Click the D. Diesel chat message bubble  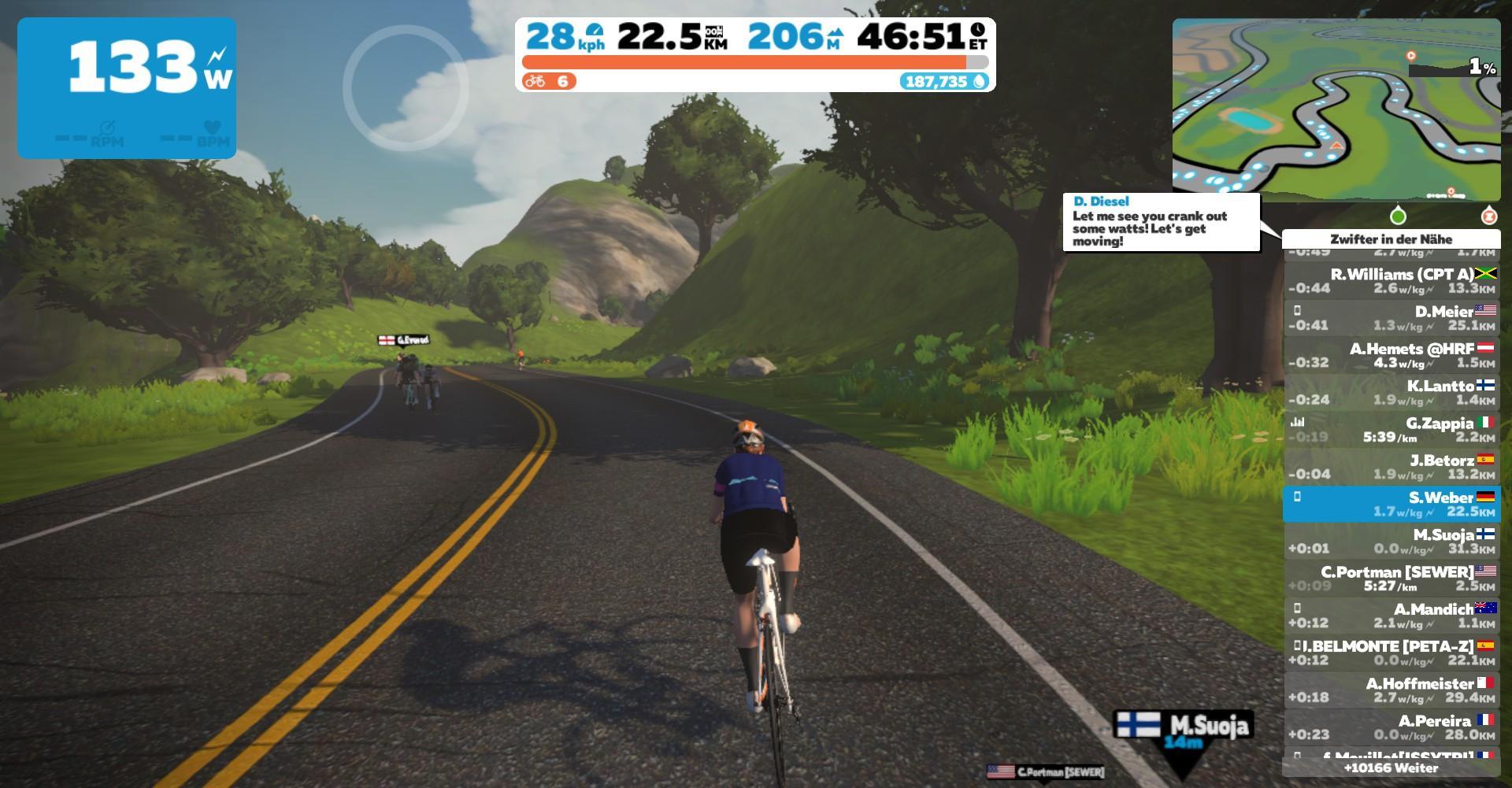pos(1161,222)
